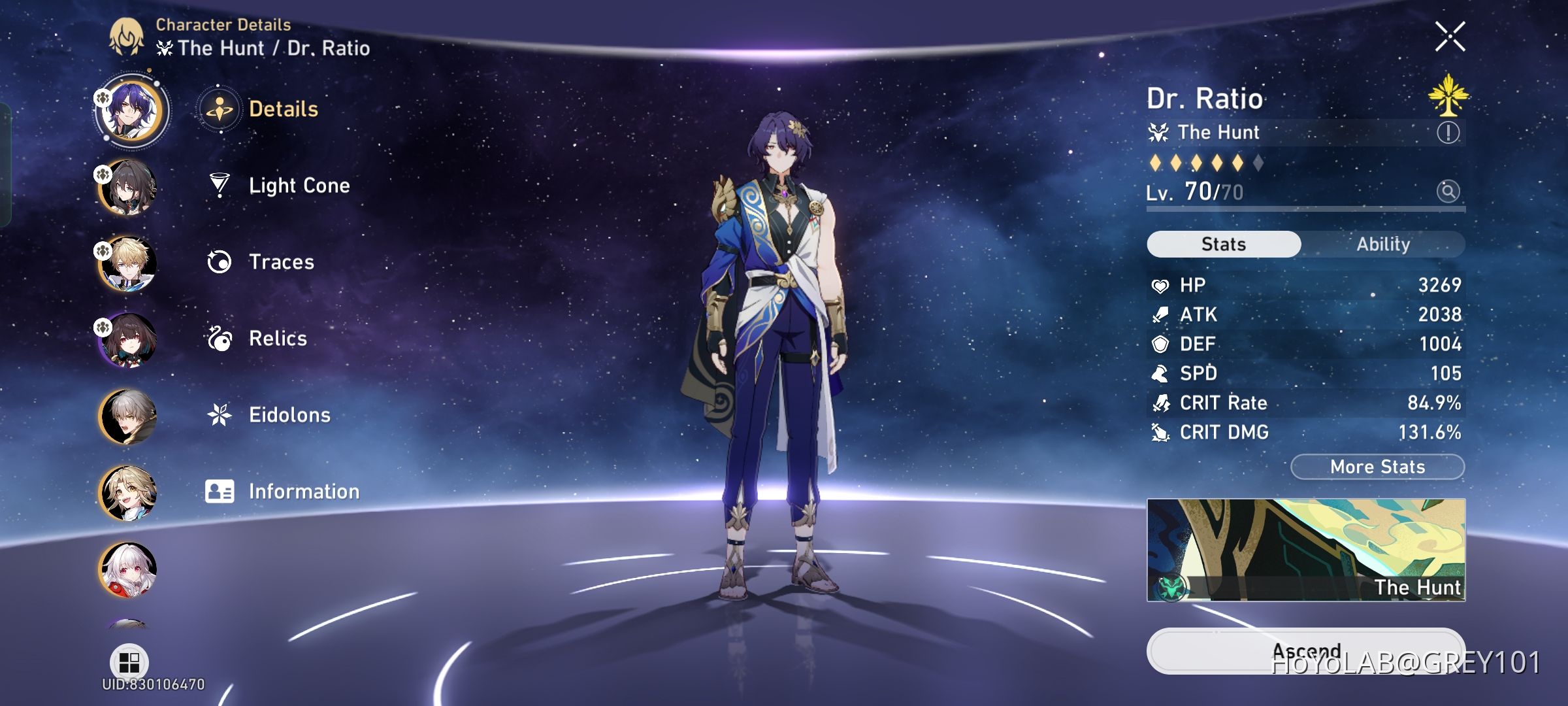Open the Information page
The height and width of the screenshot is (706, 1568).
pos(303,491)
